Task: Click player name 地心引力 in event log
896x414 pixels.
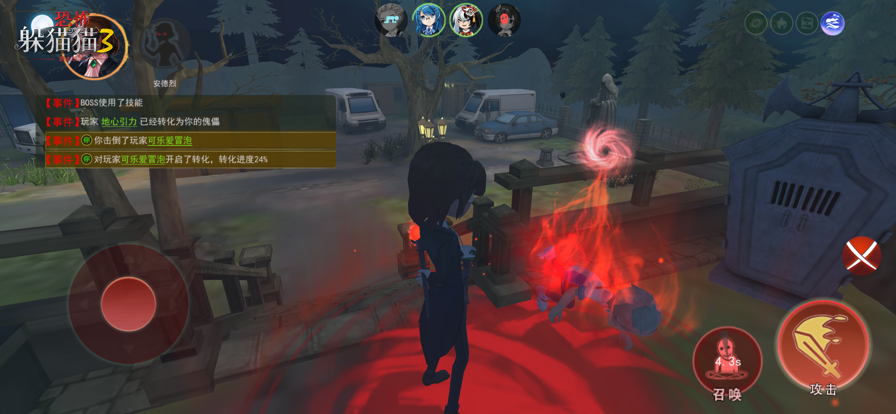Action: (x=119, y=122)
